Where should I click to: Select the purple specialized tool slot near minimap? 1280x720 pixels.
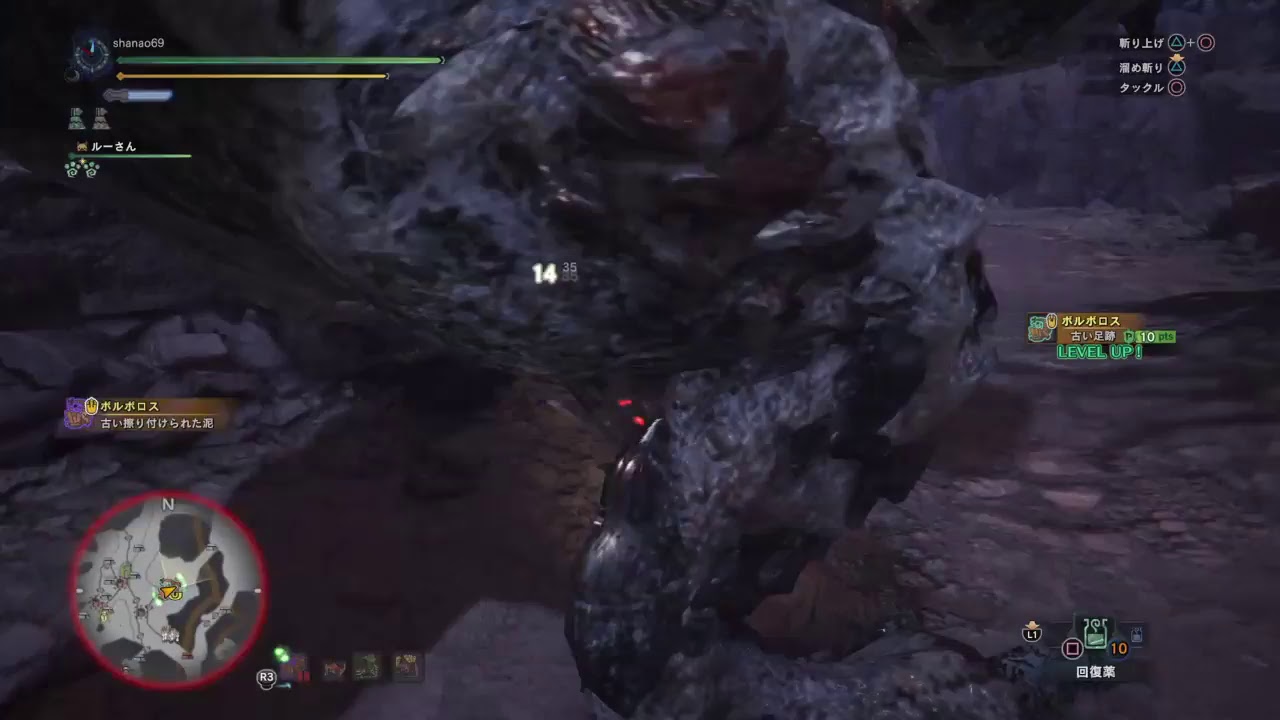click(293, 666)
